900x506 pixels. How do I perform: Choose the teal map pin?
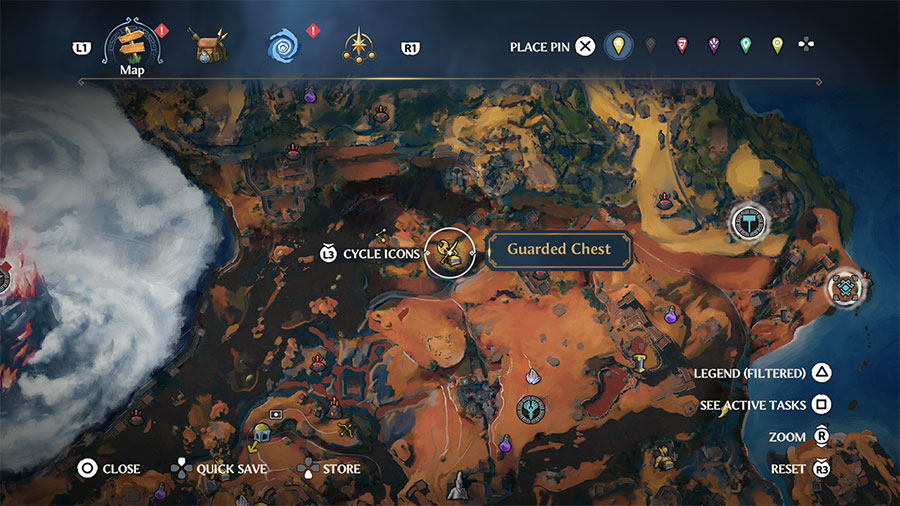tap(745, 46)
